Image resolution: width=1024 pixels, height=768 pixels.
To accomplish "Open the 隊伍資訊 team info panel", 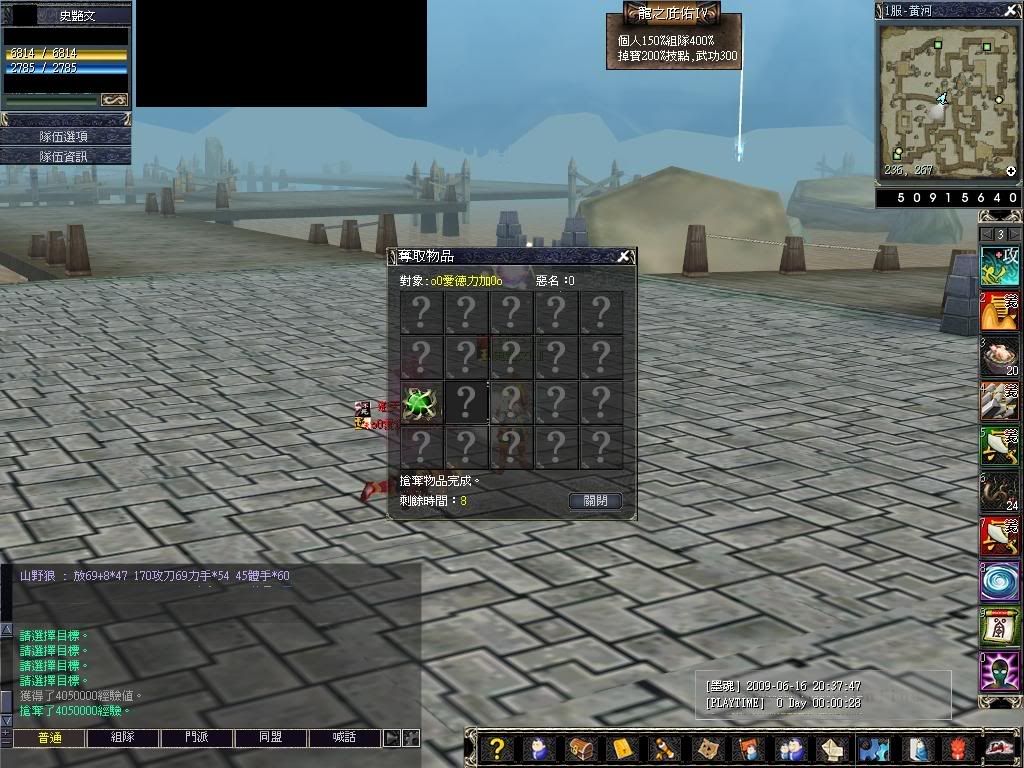I will point(66,156).
